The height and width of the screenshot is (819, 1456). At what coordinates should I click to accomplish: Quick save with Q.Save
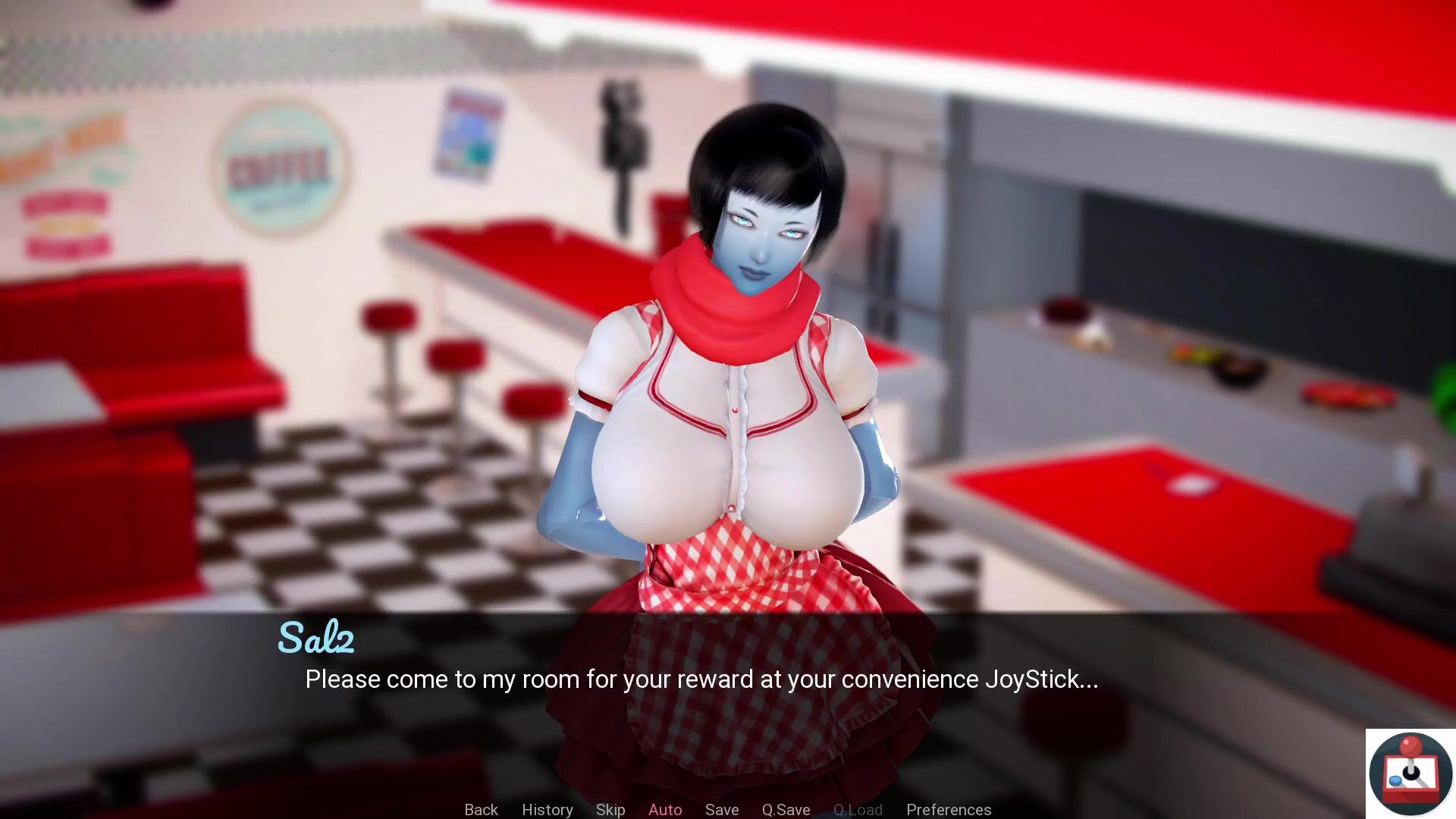[786, 809]
